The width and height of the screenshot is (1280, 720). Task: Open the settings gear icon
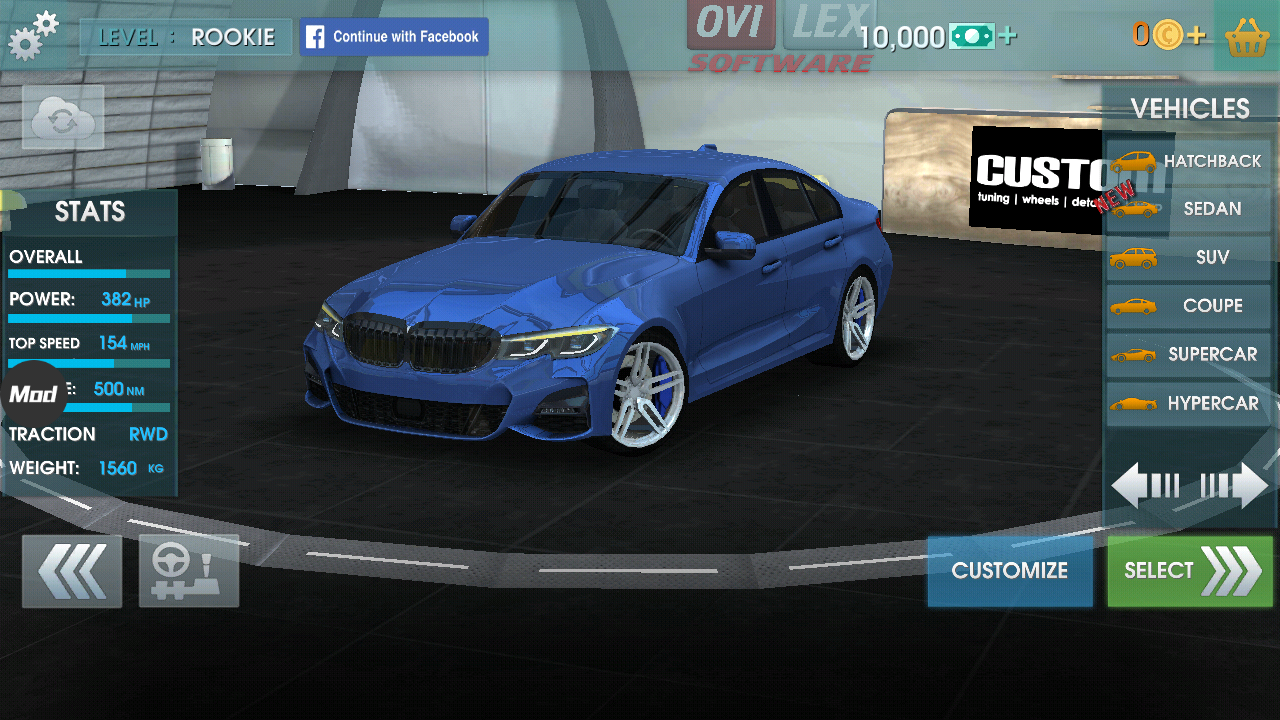33,36
